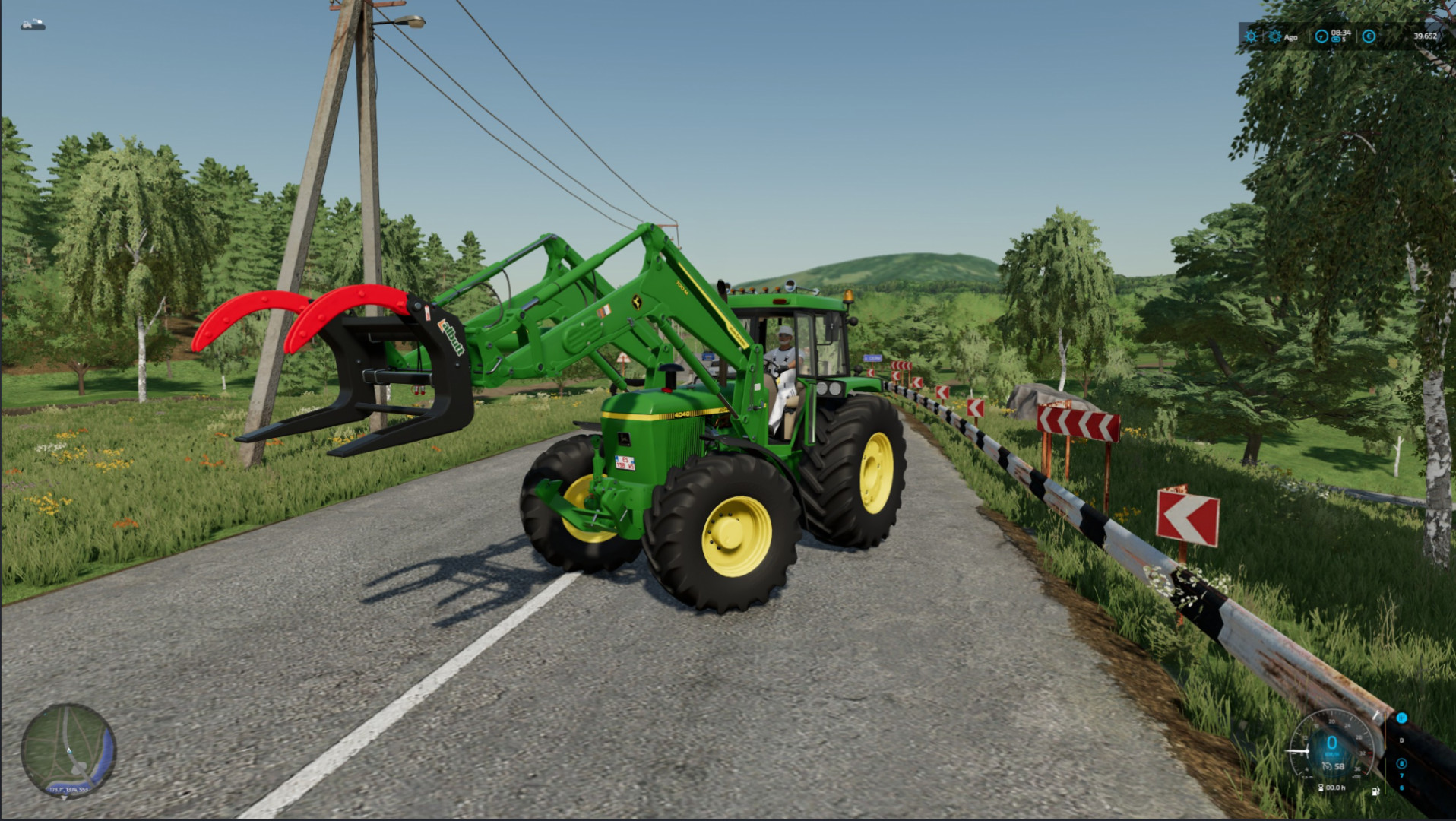The height and width of the screenshot is (821, 1456).
Task: Select the weather forecast gear icon
Action: (x=1275, y=36)
